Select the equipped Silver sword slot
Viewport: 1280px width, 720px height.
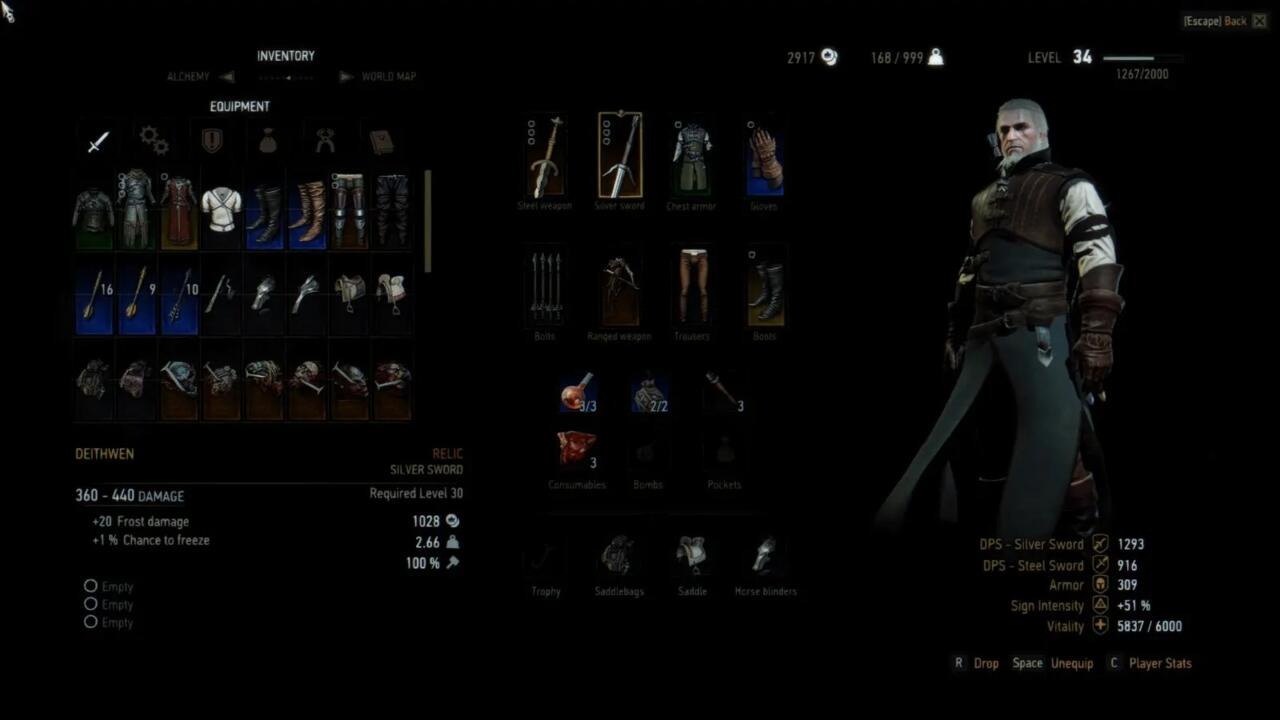[x=619, y=155]
